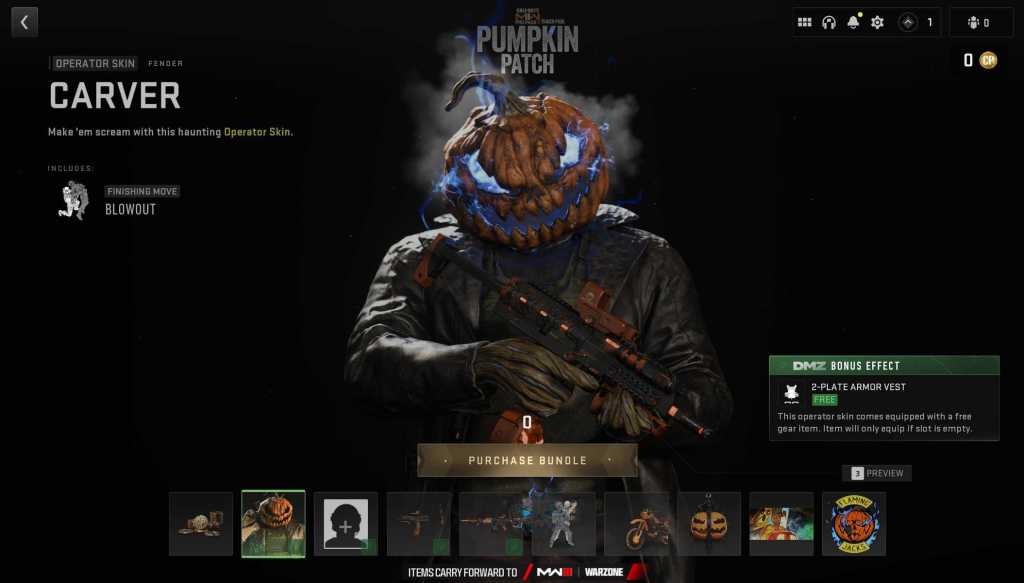Image resolution: width=1024 pixels, height=583 pixels.
Task: Choose the dirt bike vehicle skin thumbnail
Action: (x=636, y=523)
